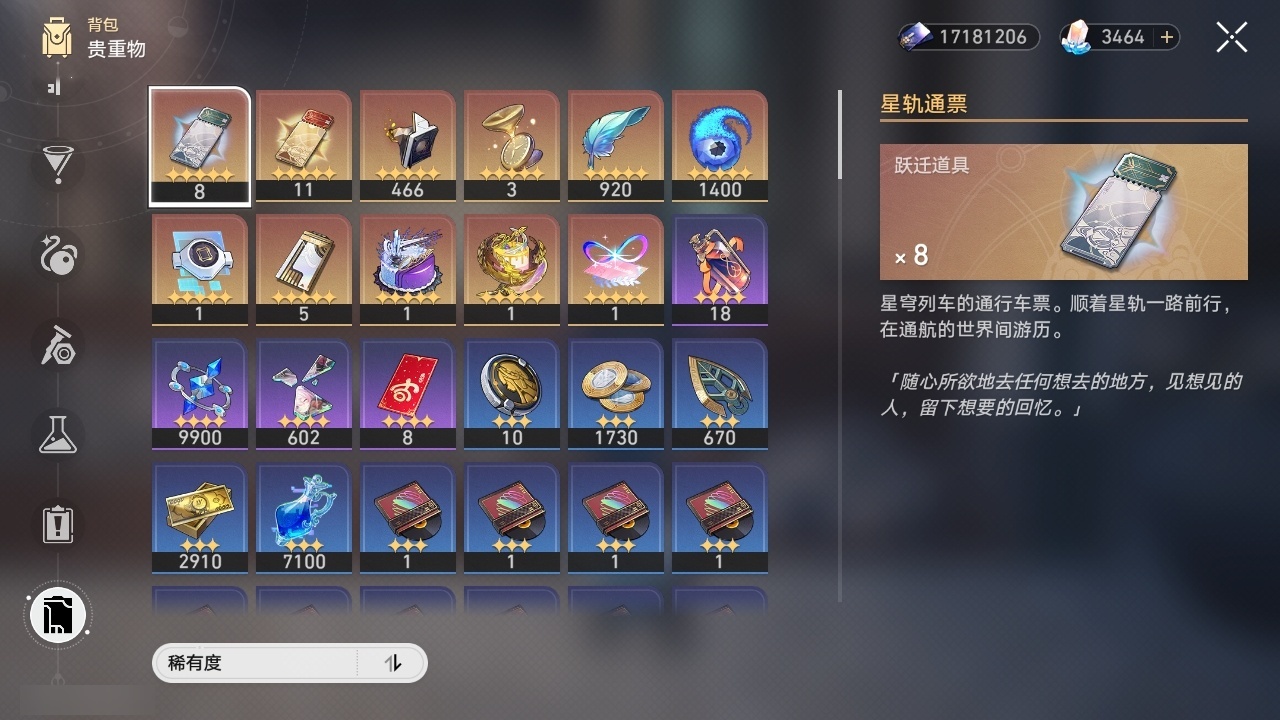1280x720 pixels.
Task: Select the blue feather item showing 920
Action: tap(615, 145)
